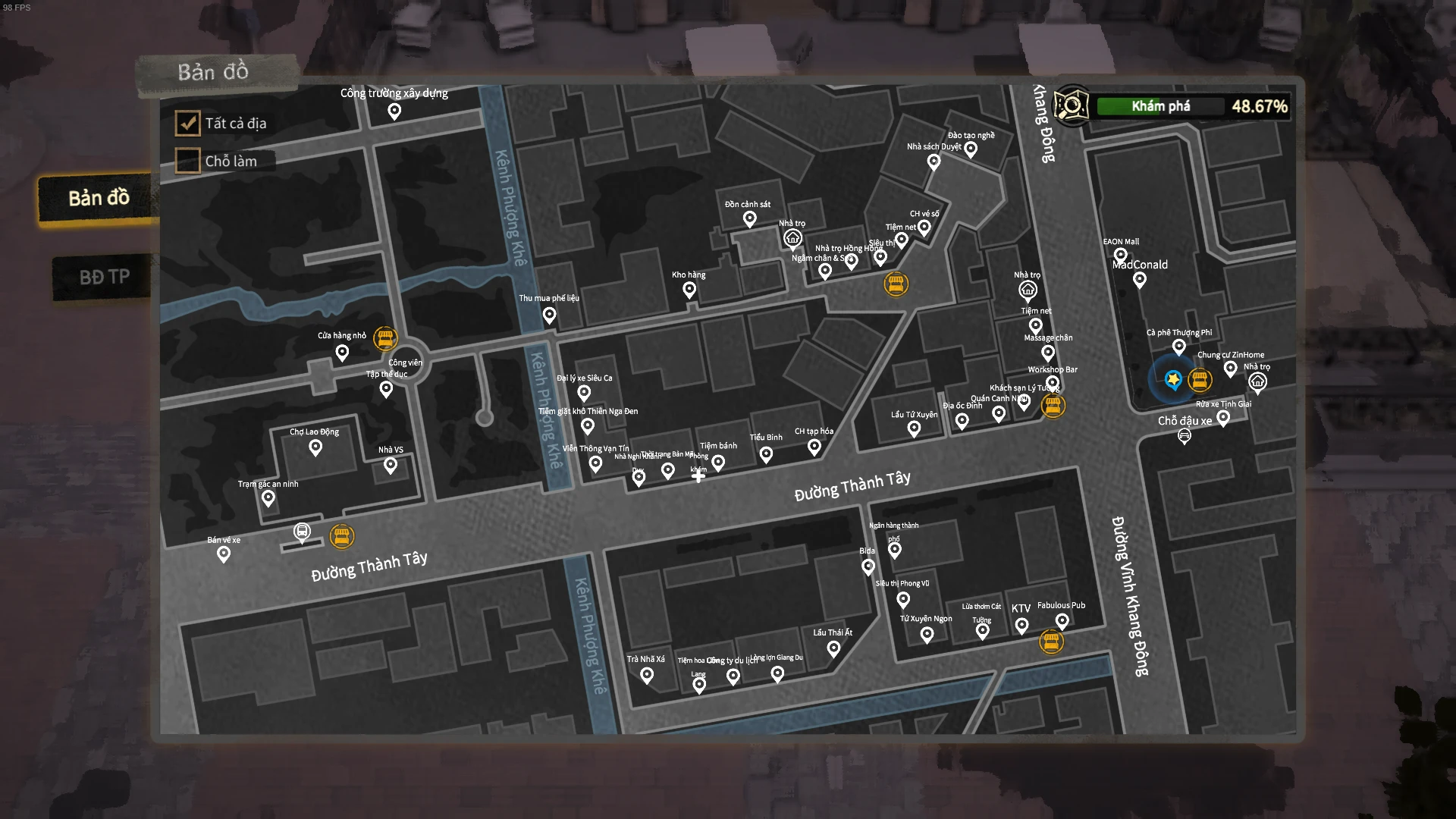
Task: Pick the Trạm gác an ninh marker
Action: point(268,498)
